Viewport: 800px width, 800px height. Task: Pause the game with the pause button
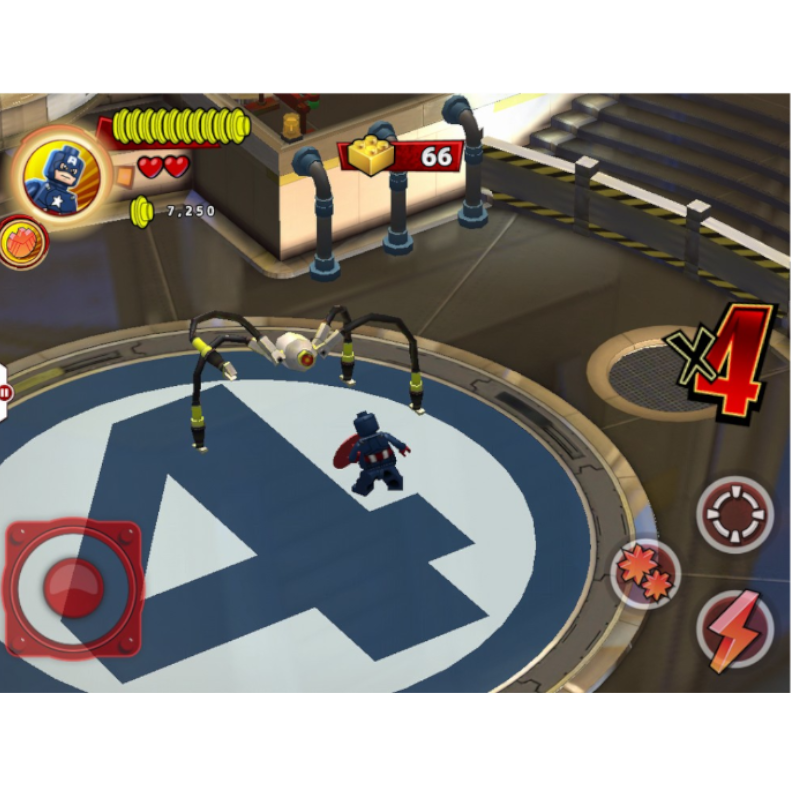coord(3,390)
